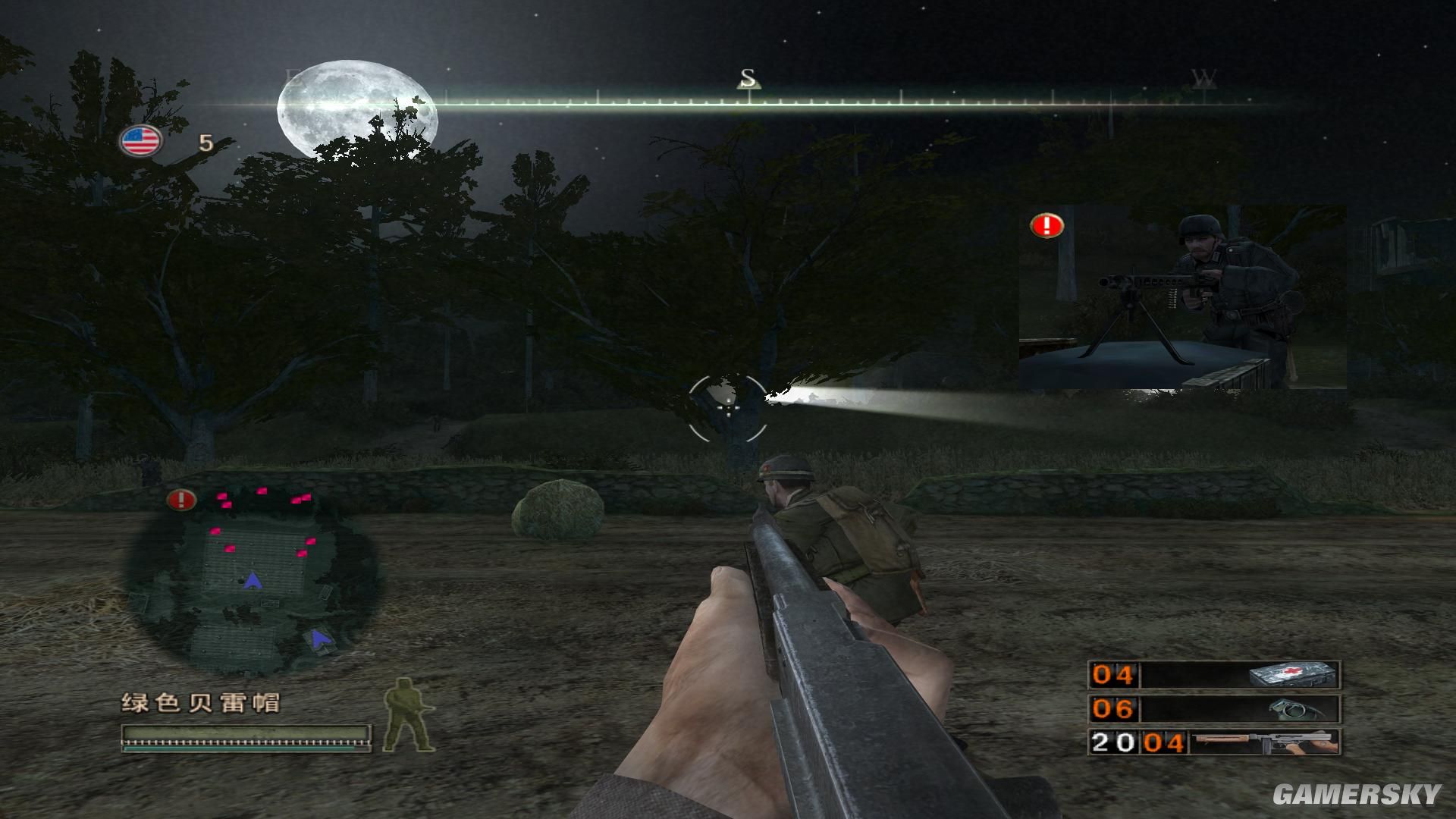Click the red alert icon on the gunner thumbnail
The image size is (1456, 819).
[x=1047, y=225]
